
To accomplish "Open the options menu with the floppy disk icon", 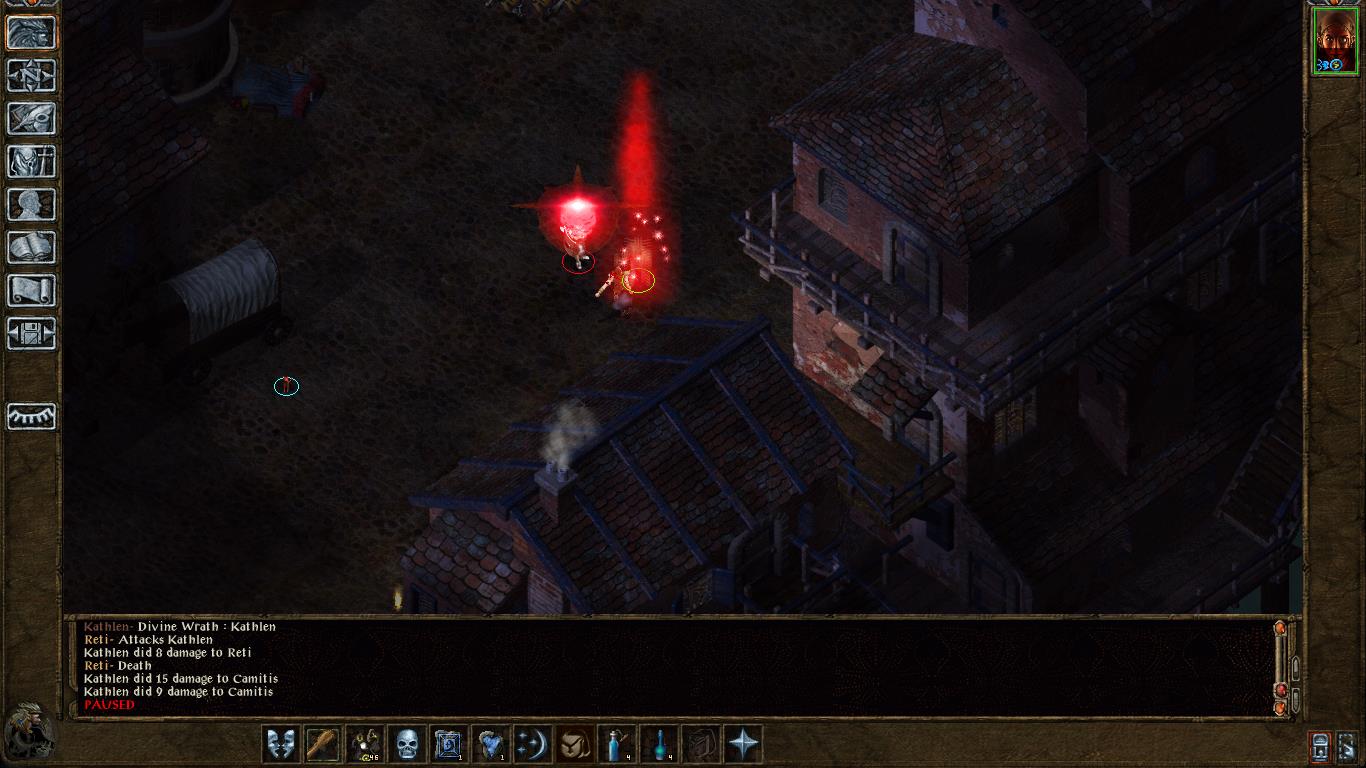I will pos(31,333).
